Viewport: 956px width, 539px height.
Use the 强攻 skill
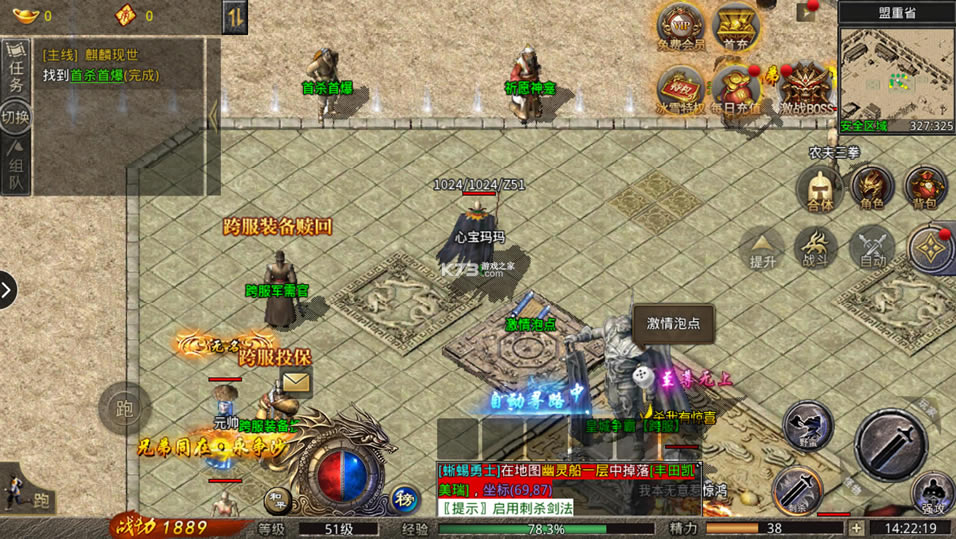(x=932, y=494)
